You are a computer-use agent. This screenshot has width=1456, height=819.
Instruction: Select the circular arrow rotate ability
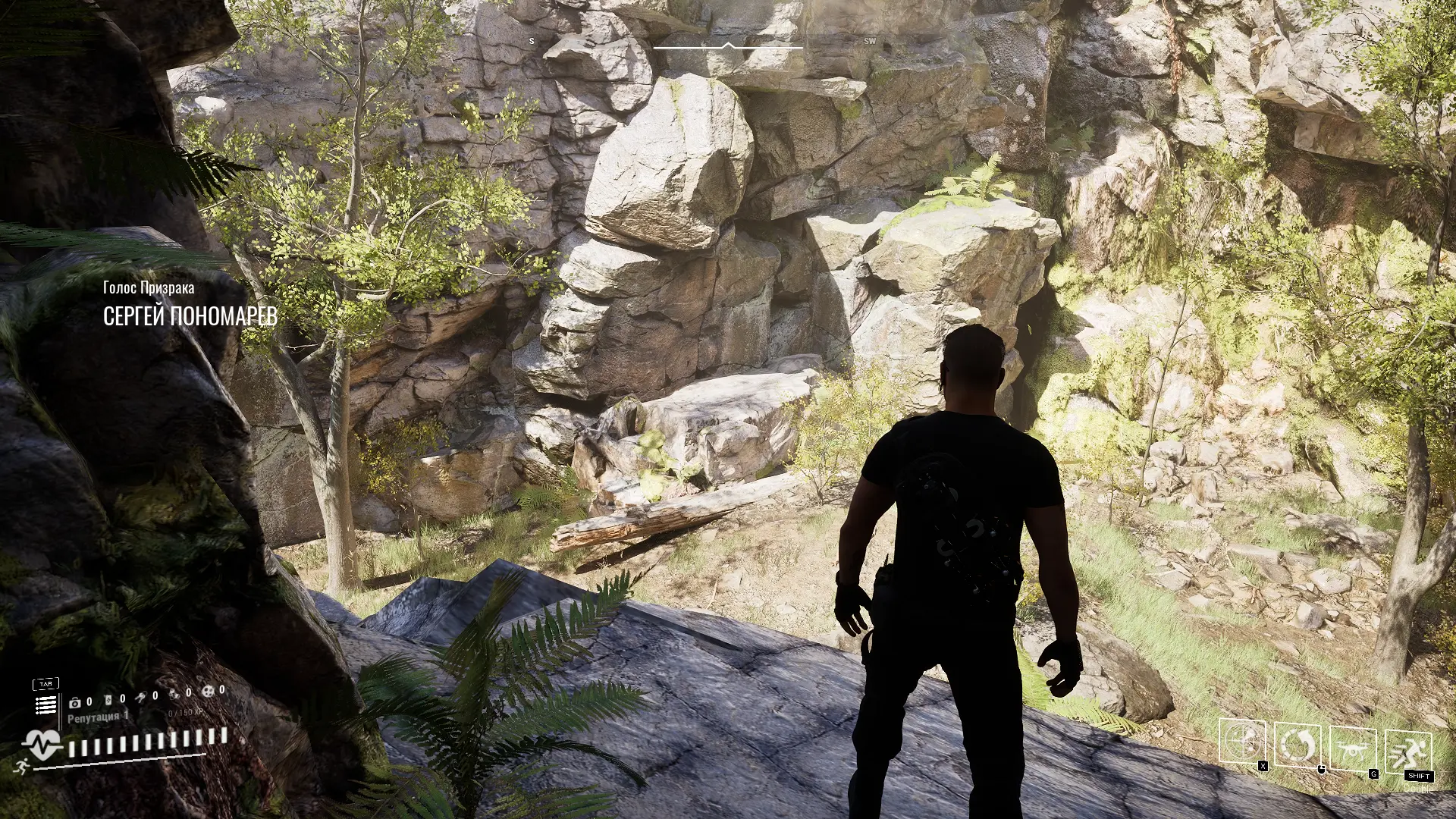click(x=1297, y=745)
